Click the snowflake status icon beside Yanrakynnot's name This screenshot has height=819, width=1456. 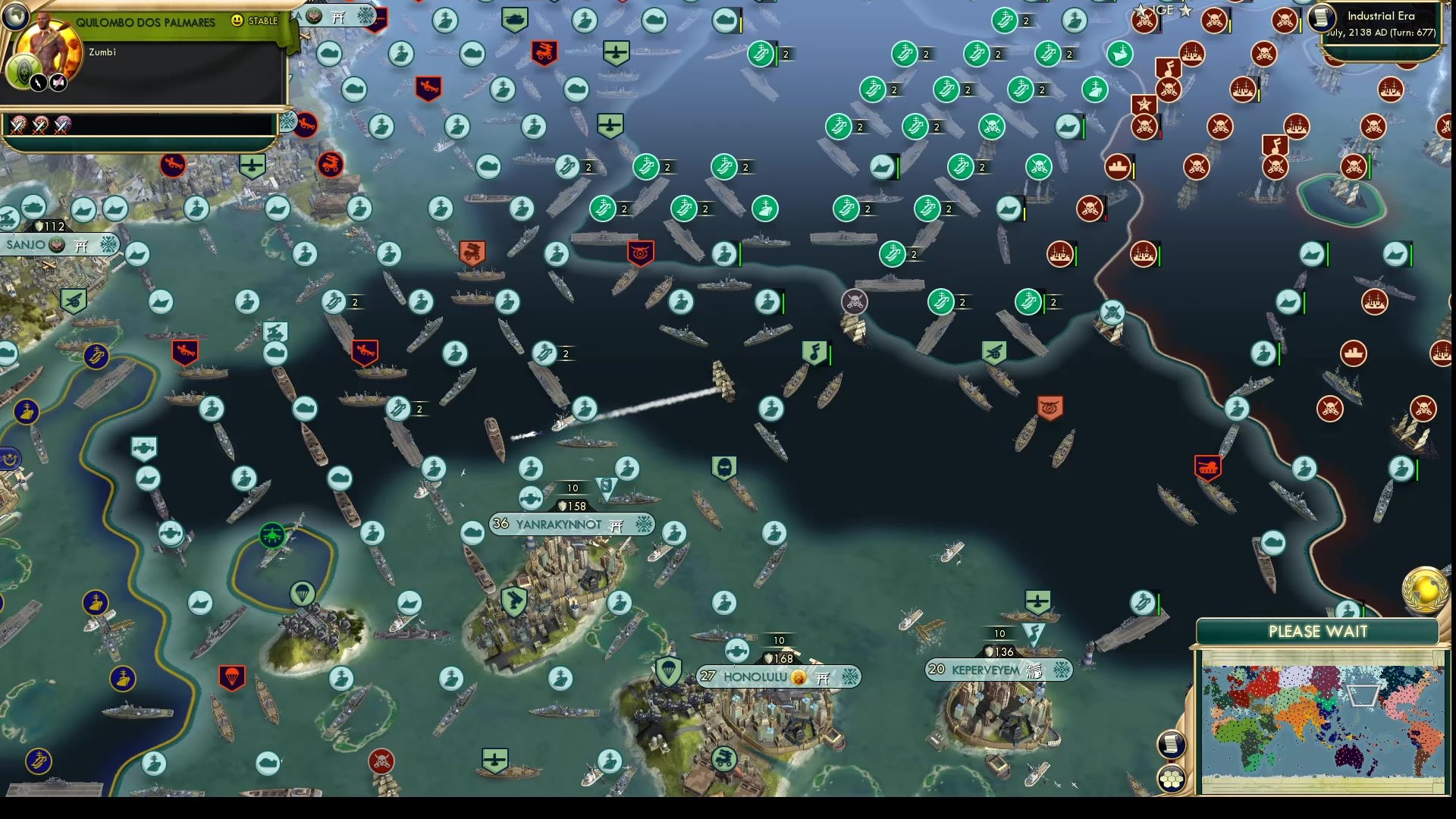(x=644, y=524)
